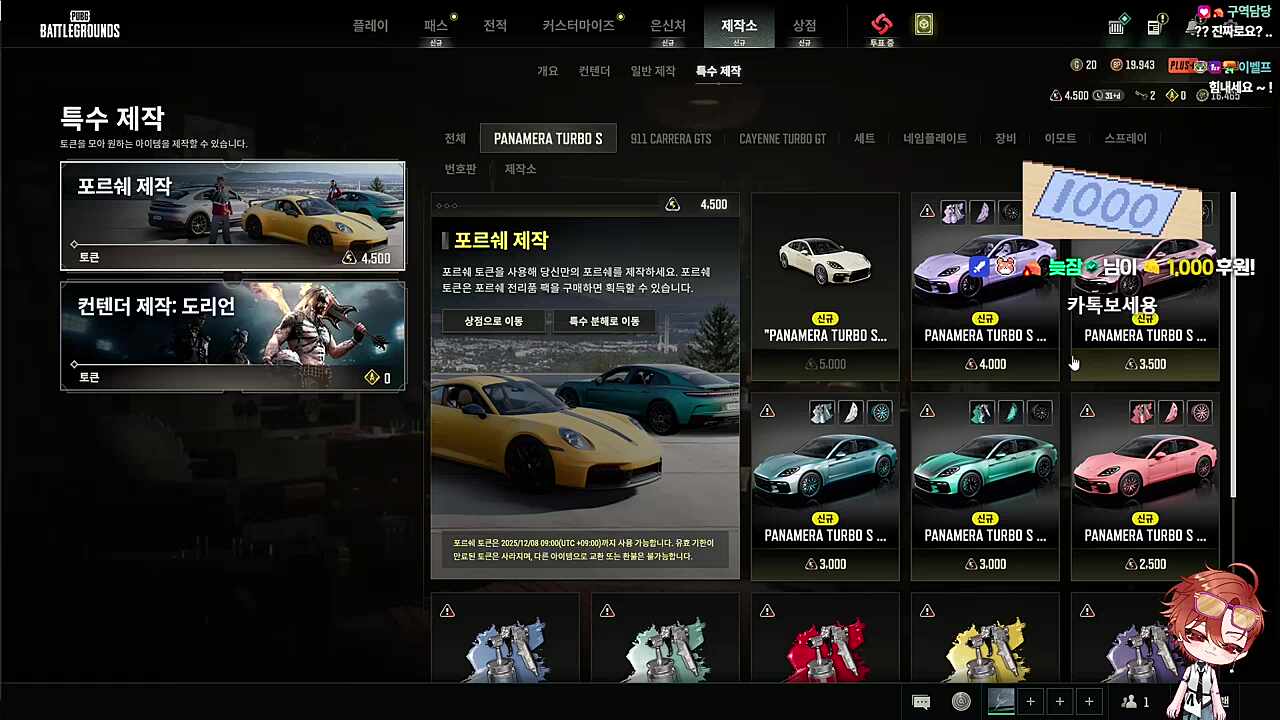Open the 컨텐더 제작: 도리언 crafting banner

tap(233, 335)
